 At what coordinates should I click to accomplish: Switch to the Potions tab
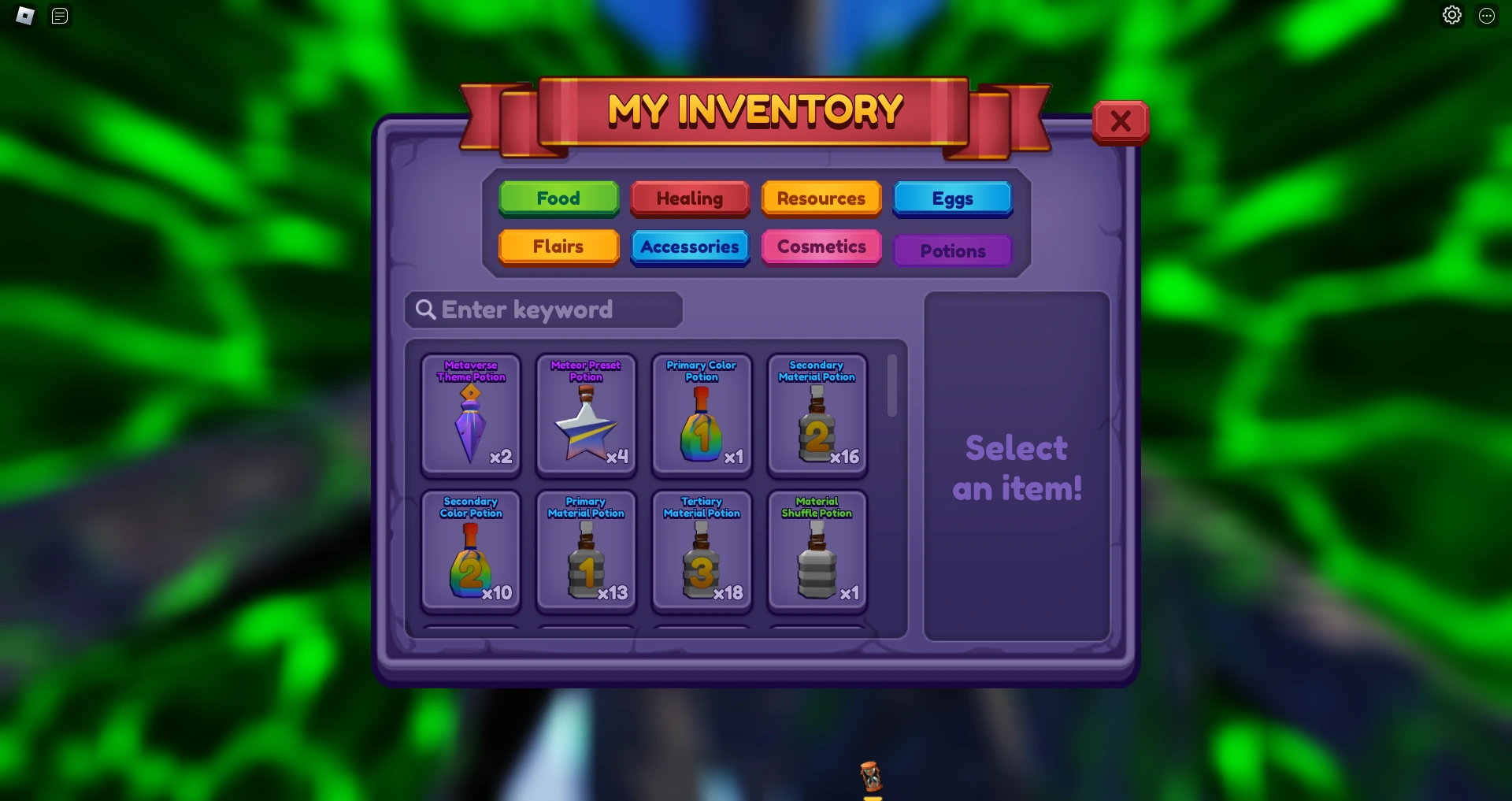[953, 250]
